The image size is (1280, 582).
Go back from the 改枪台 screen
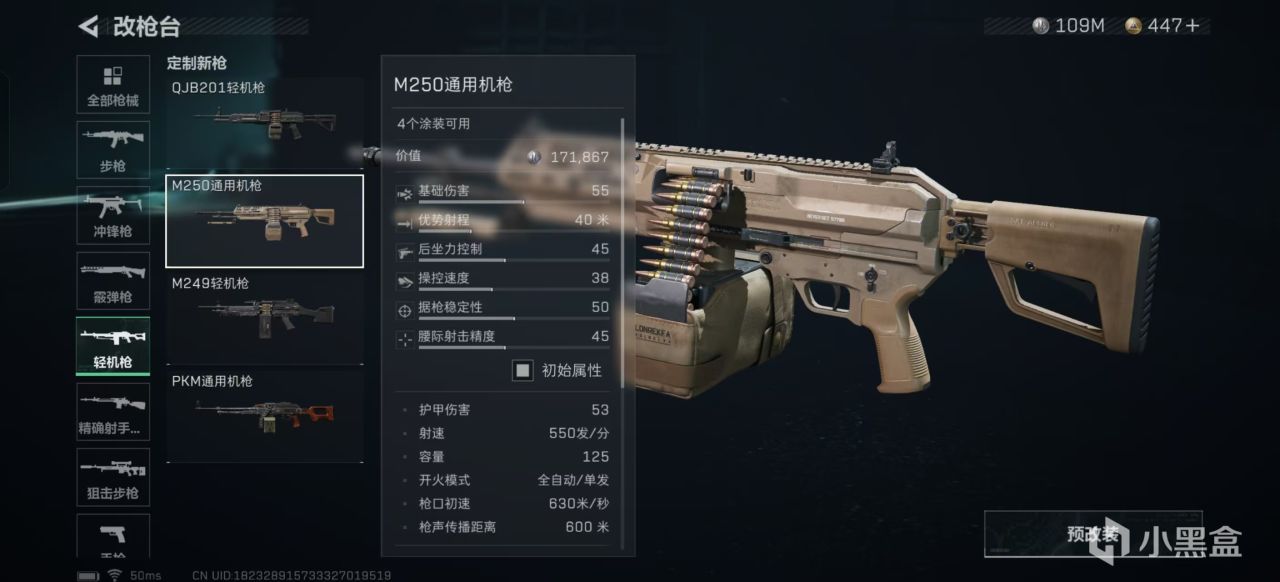pos(88,26)
